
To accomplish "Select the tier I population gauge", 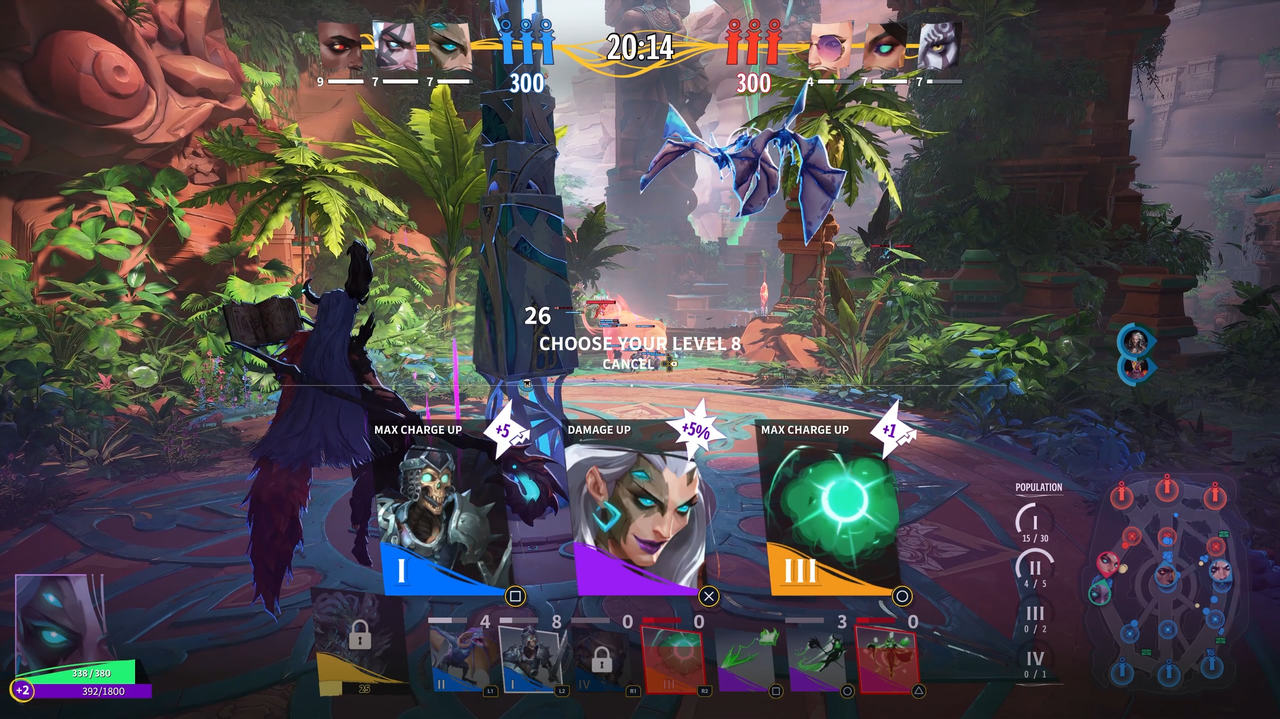I will (1035, 522).
